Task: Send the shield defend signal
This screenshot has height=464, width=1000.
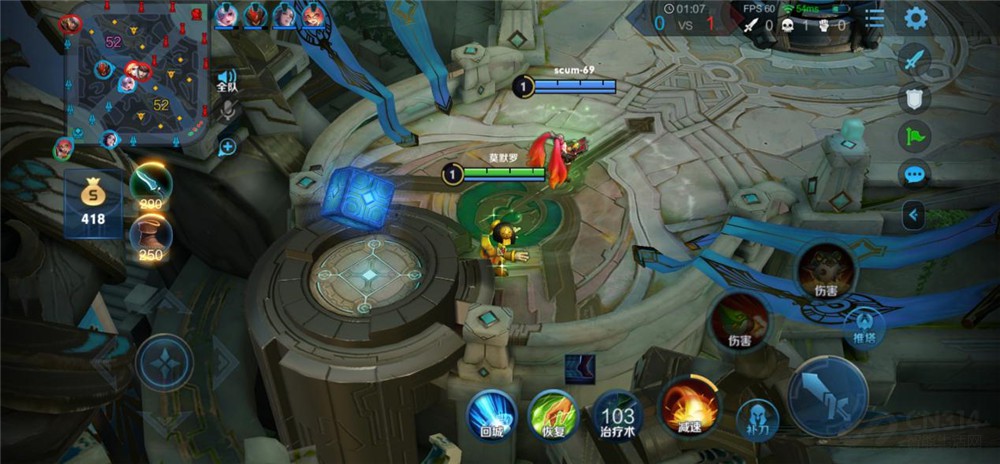Action: pyautogui.click(x=914, y=98)
